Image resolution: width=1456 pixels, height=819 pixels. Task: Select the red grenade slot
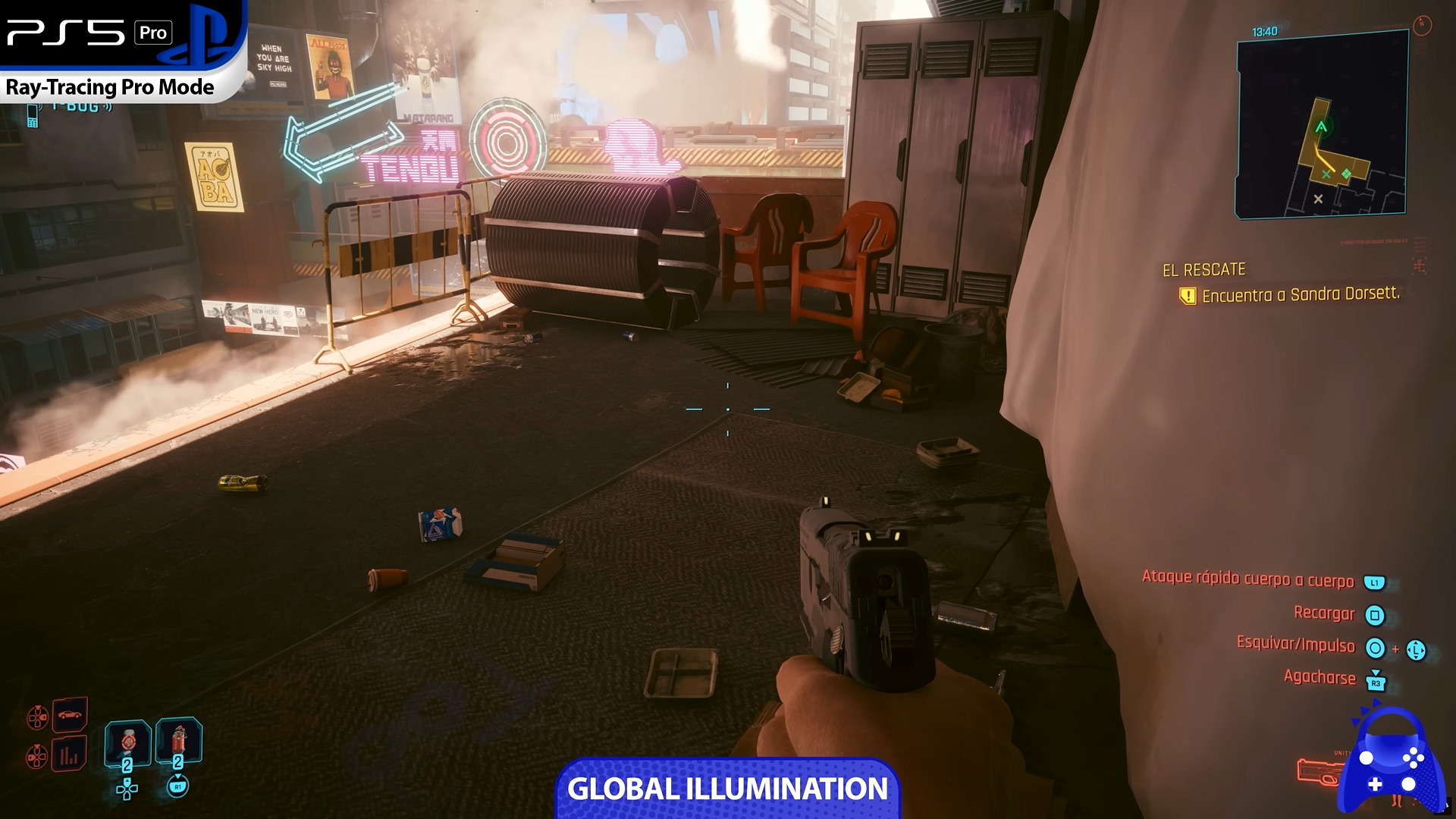[178, 740]
